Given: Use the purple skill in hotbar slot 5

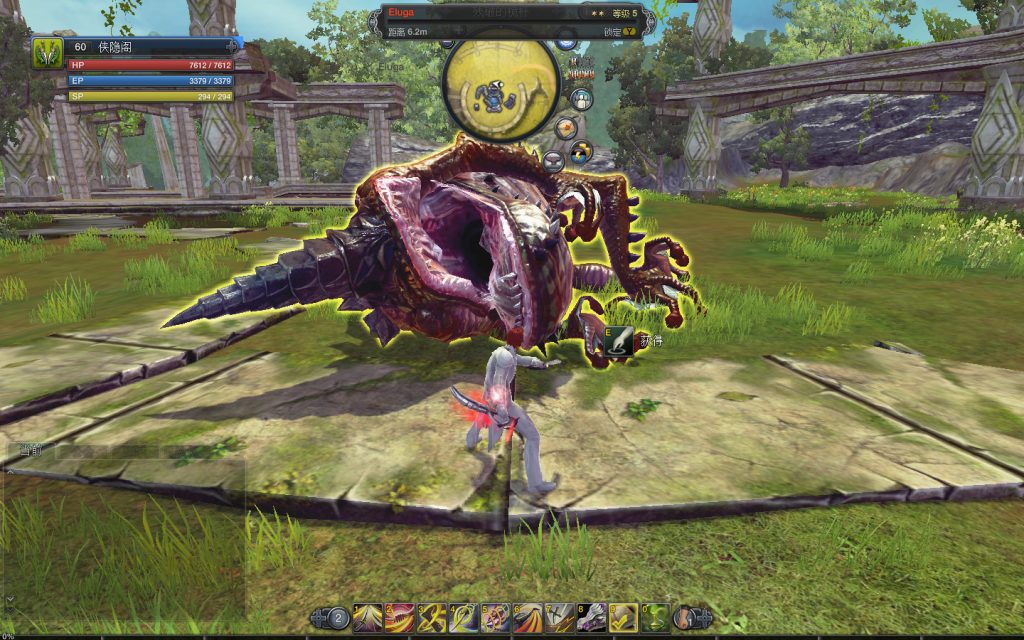Looking at the screenshot, I should pyautogui.click(x=496, y=617).
